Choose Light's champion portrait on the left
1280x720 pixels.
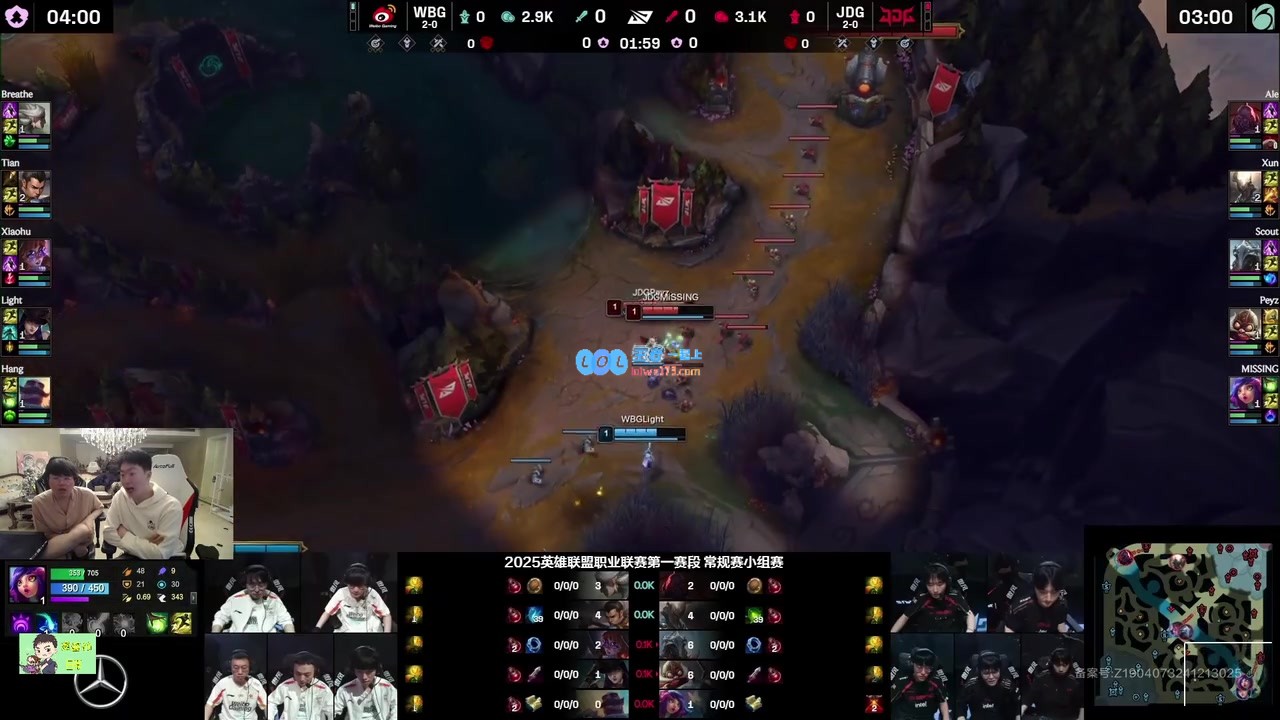(x=34, y=324)
